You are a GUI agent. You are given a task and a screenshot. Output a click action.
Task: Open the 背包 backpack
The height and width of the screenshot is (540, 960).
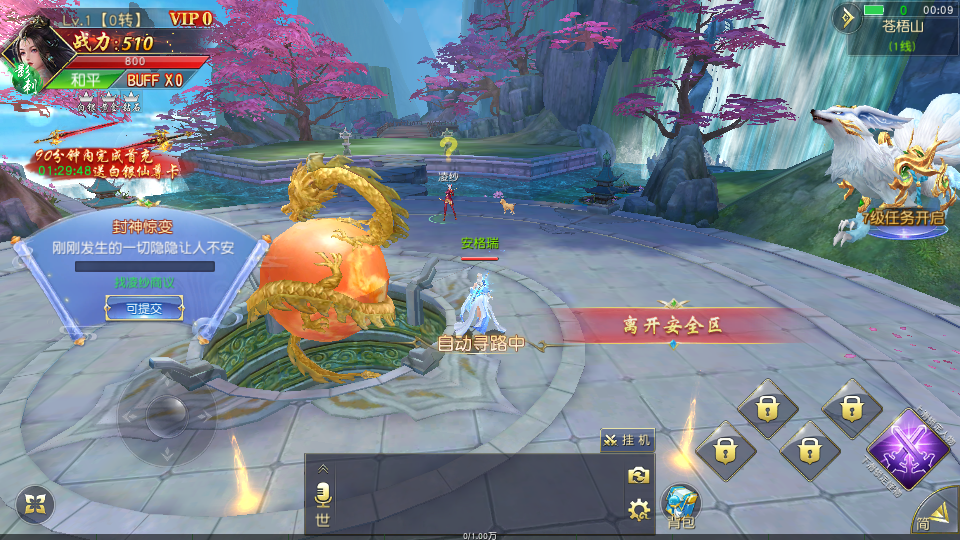[681, 506]
